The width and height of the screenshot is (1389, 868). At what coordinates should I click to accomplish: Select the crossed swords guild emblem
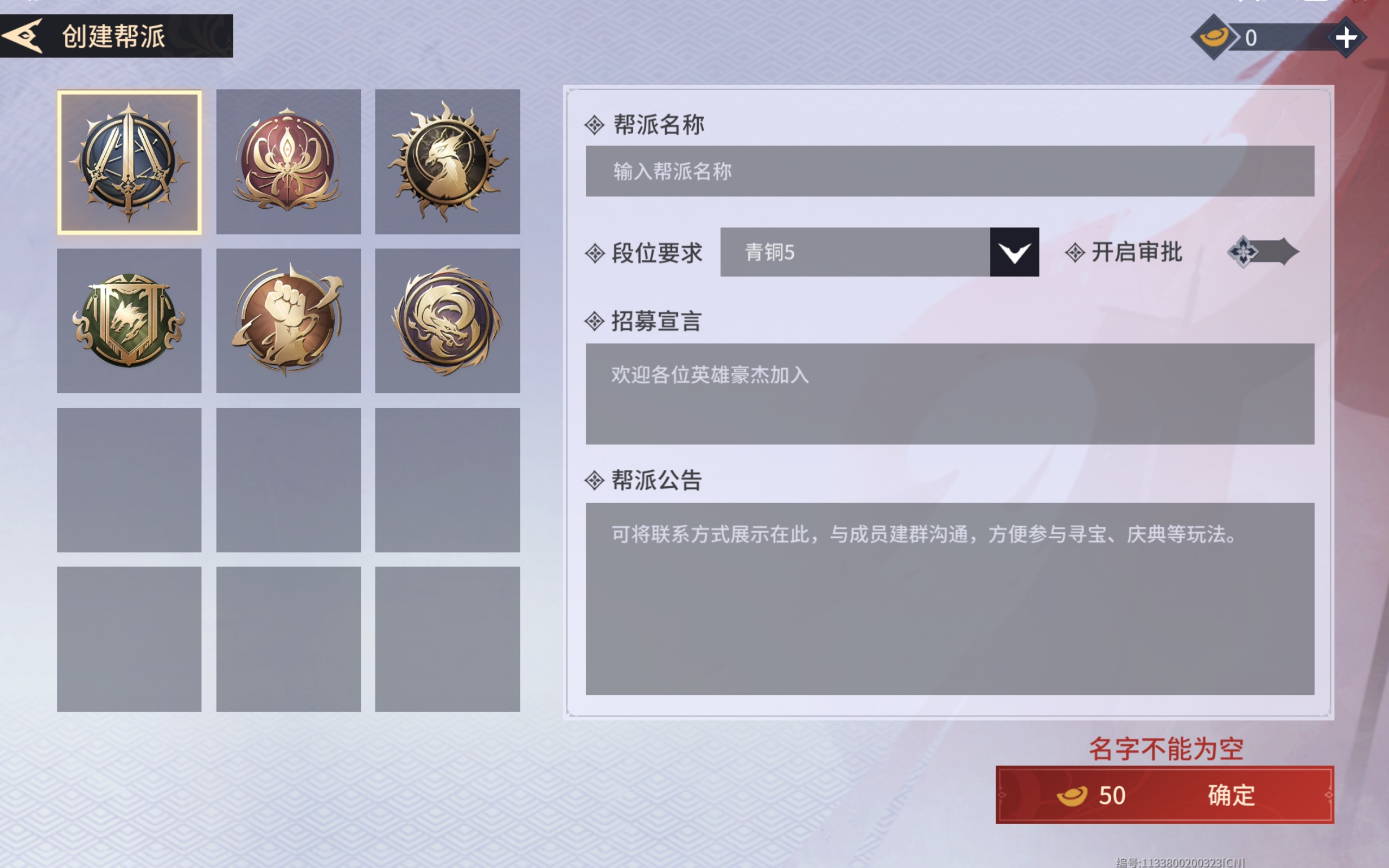[x=129, y=162]
